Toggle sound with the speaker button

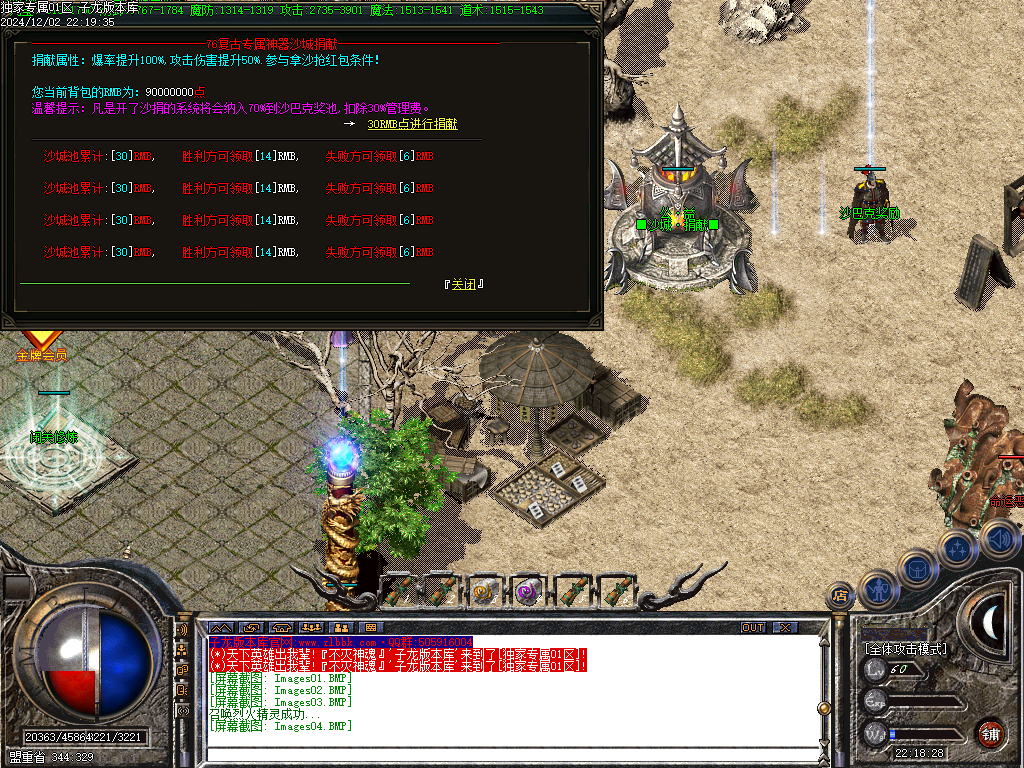tap(997, 540)
